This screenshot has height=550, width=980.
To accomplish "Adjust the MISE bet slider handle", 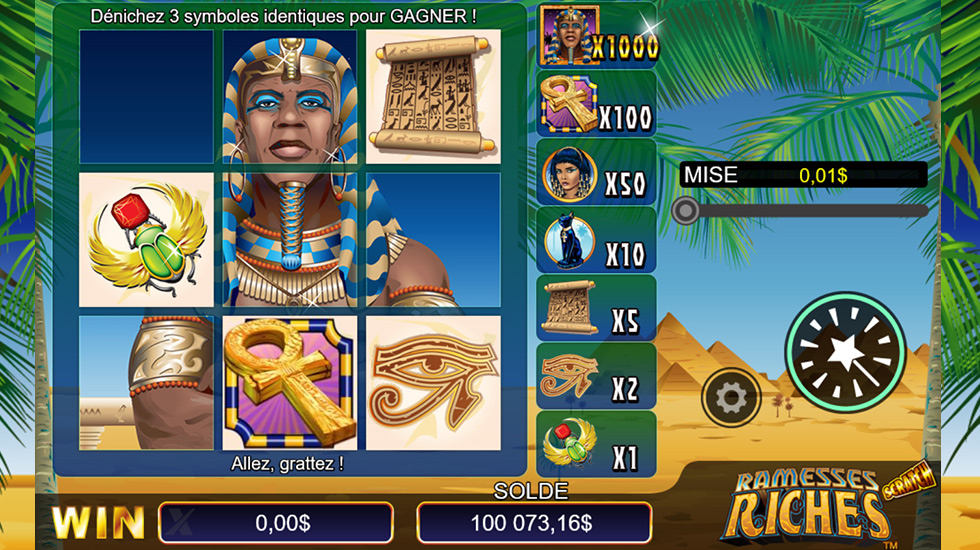I will tap(685, 210).
